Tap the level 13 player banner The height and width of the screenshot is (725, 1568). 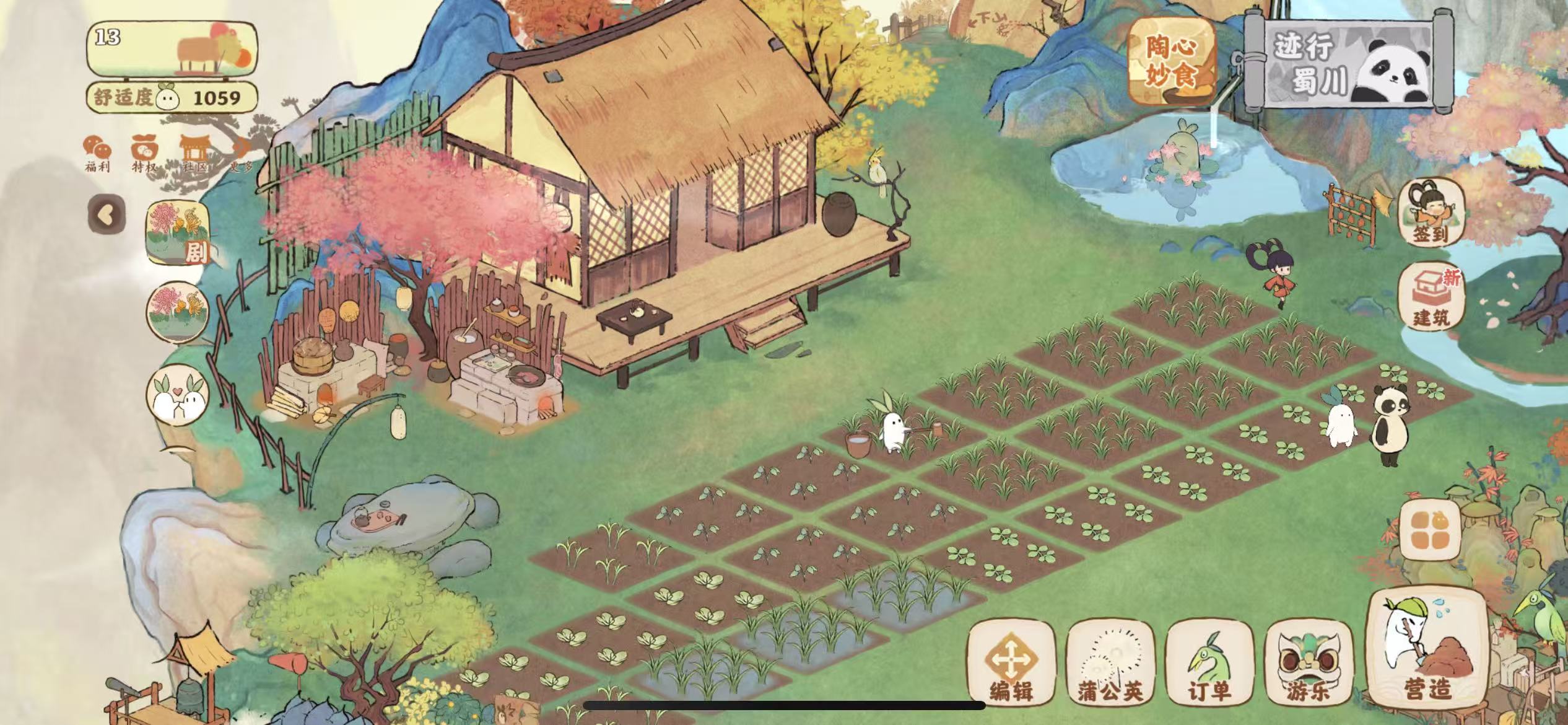pyautogui.click(x=172, y=48)
